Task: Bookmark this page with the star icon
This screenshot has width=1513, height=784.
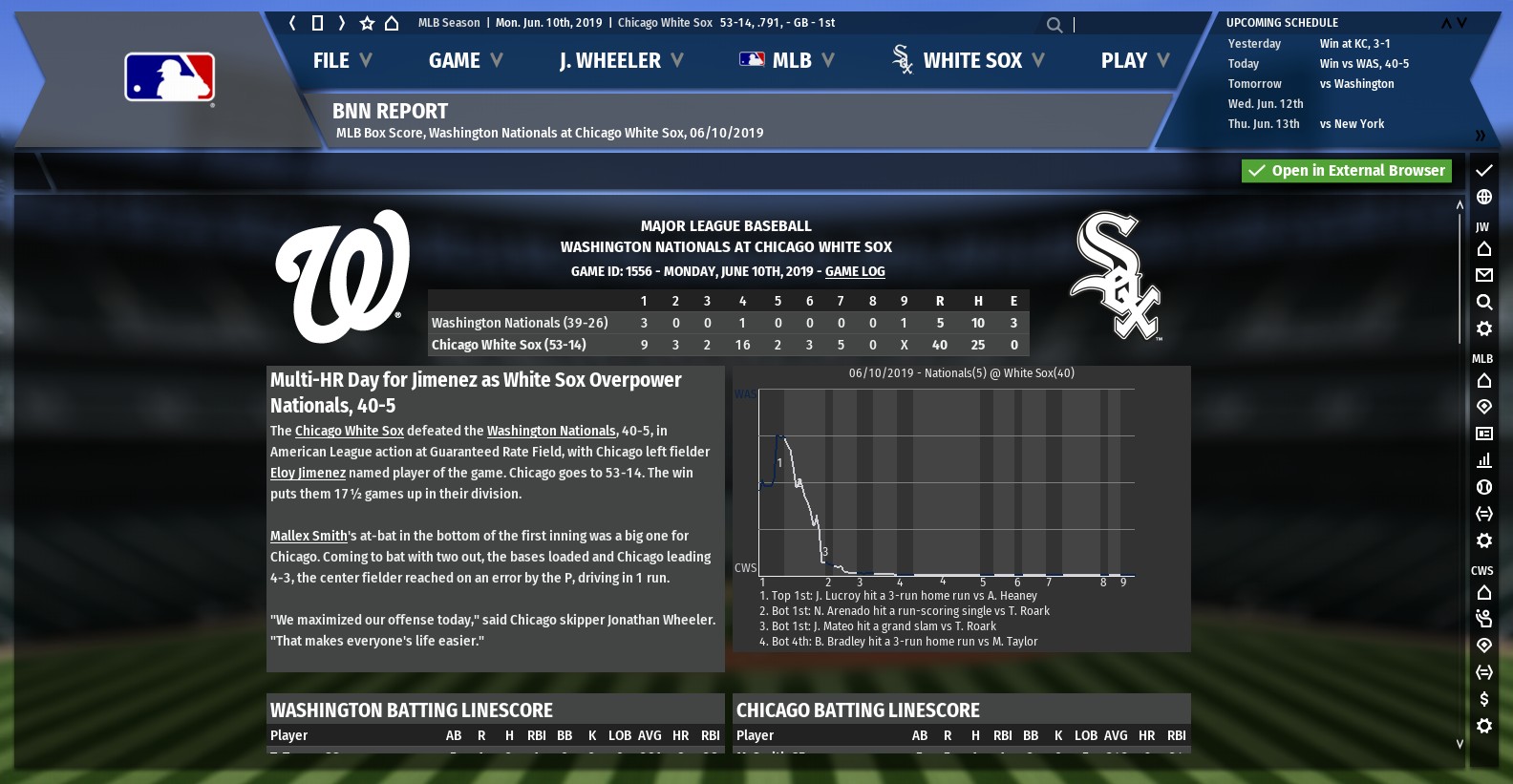Action: (x=367, y=23)
